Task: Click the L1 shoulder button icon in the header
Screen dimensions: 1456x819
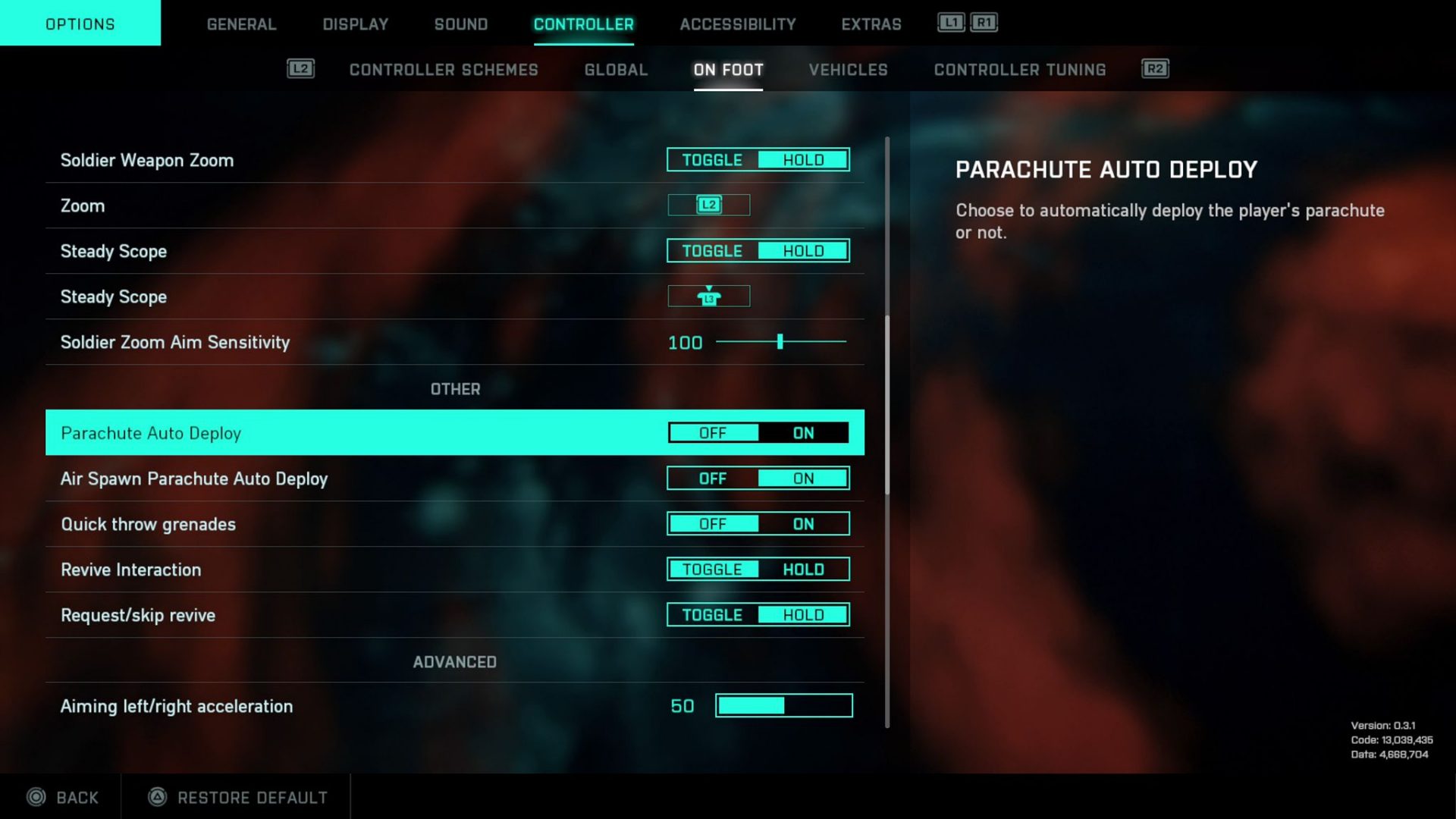Action: tap(949, 24)
